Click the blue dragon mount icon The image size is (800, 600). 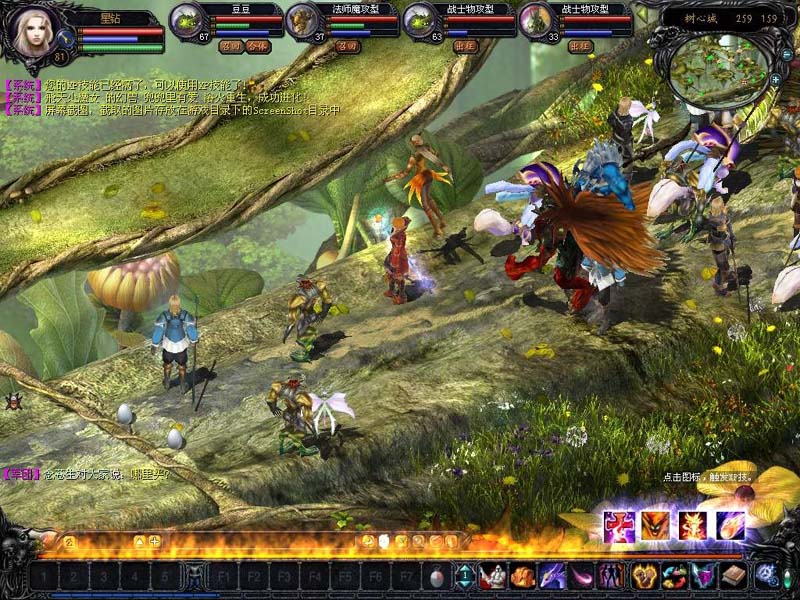(x=552, y=576)
